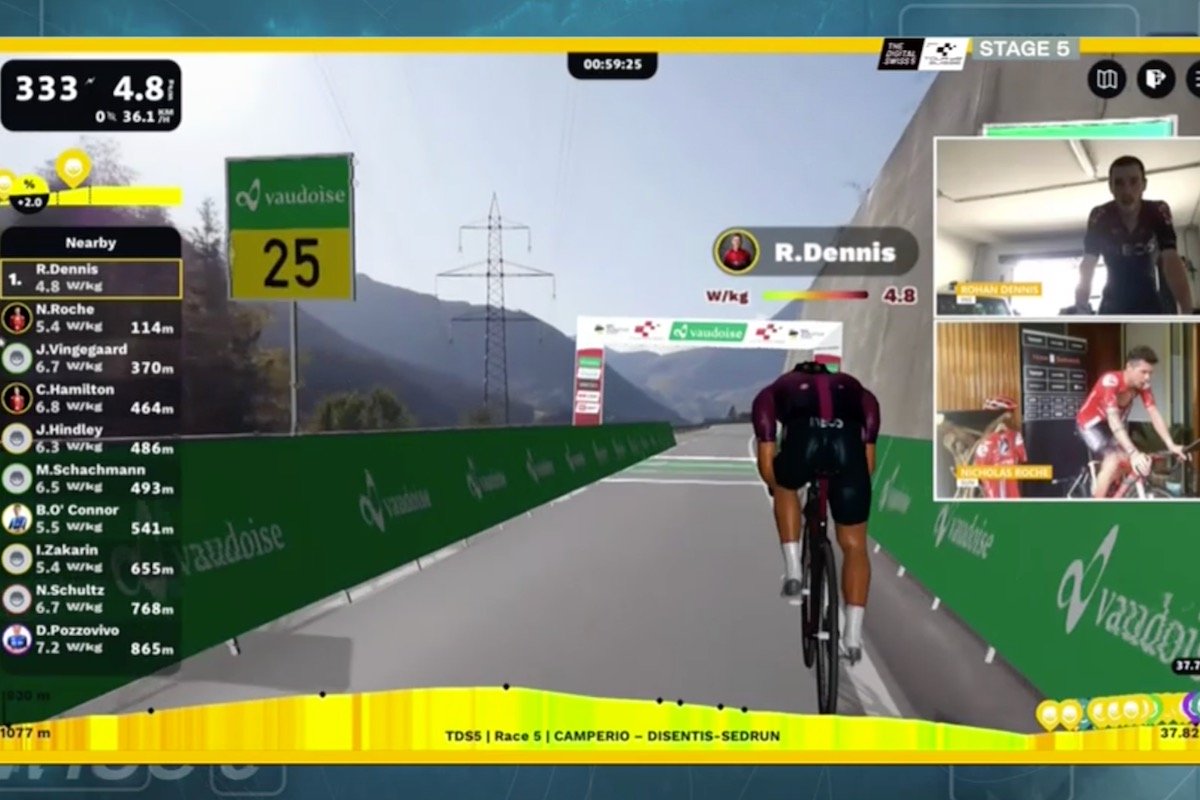Select C.Hamilton in the Nearby list
Image resolution: width=1200 pixels, height=800 pixels.
tap(91, 398)
